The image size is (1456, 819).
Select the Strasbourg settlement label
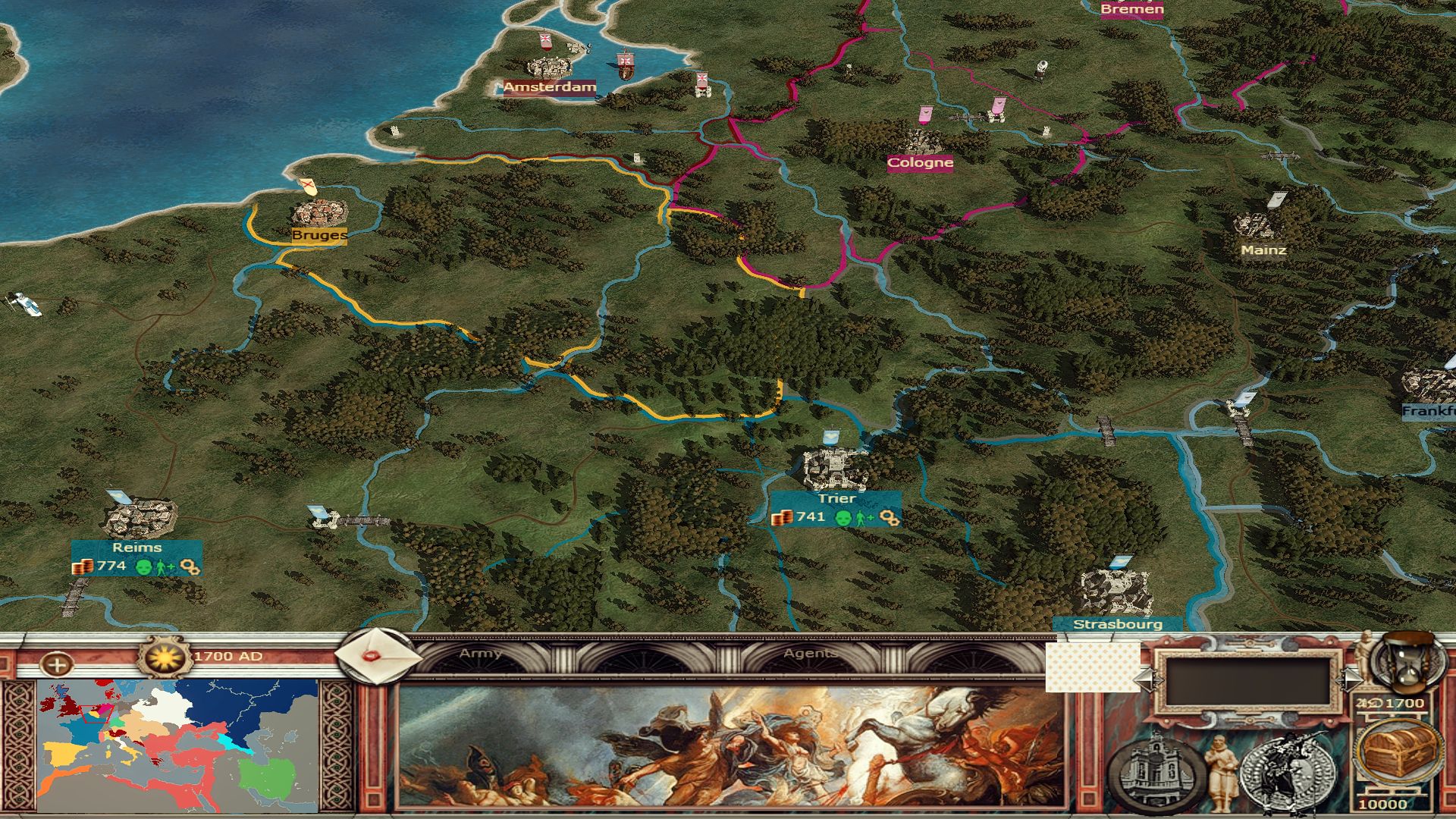(x=1117, y=625)
